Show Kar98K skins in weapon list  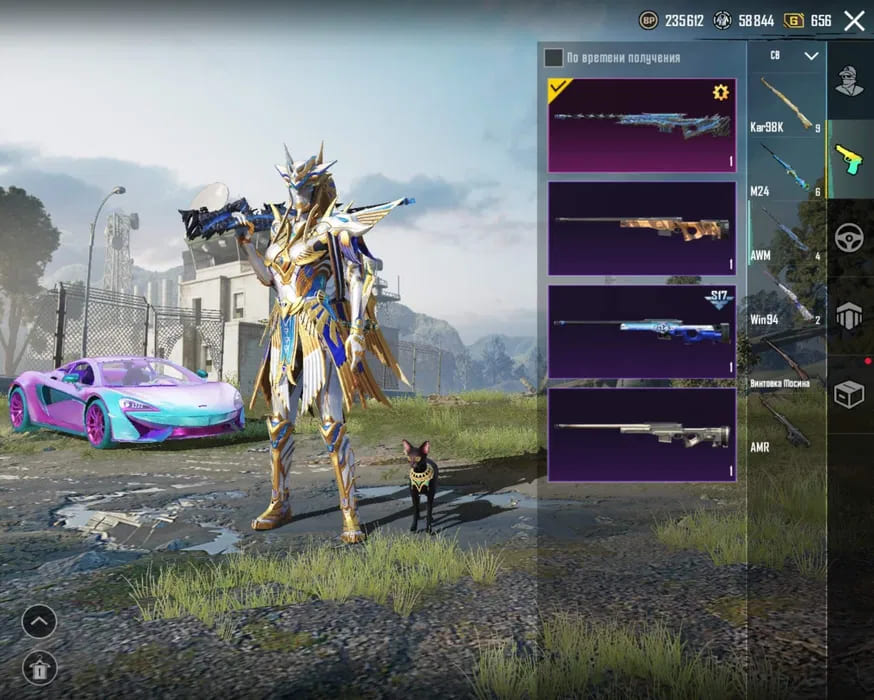pyautogui.click(x=786, y=105)
